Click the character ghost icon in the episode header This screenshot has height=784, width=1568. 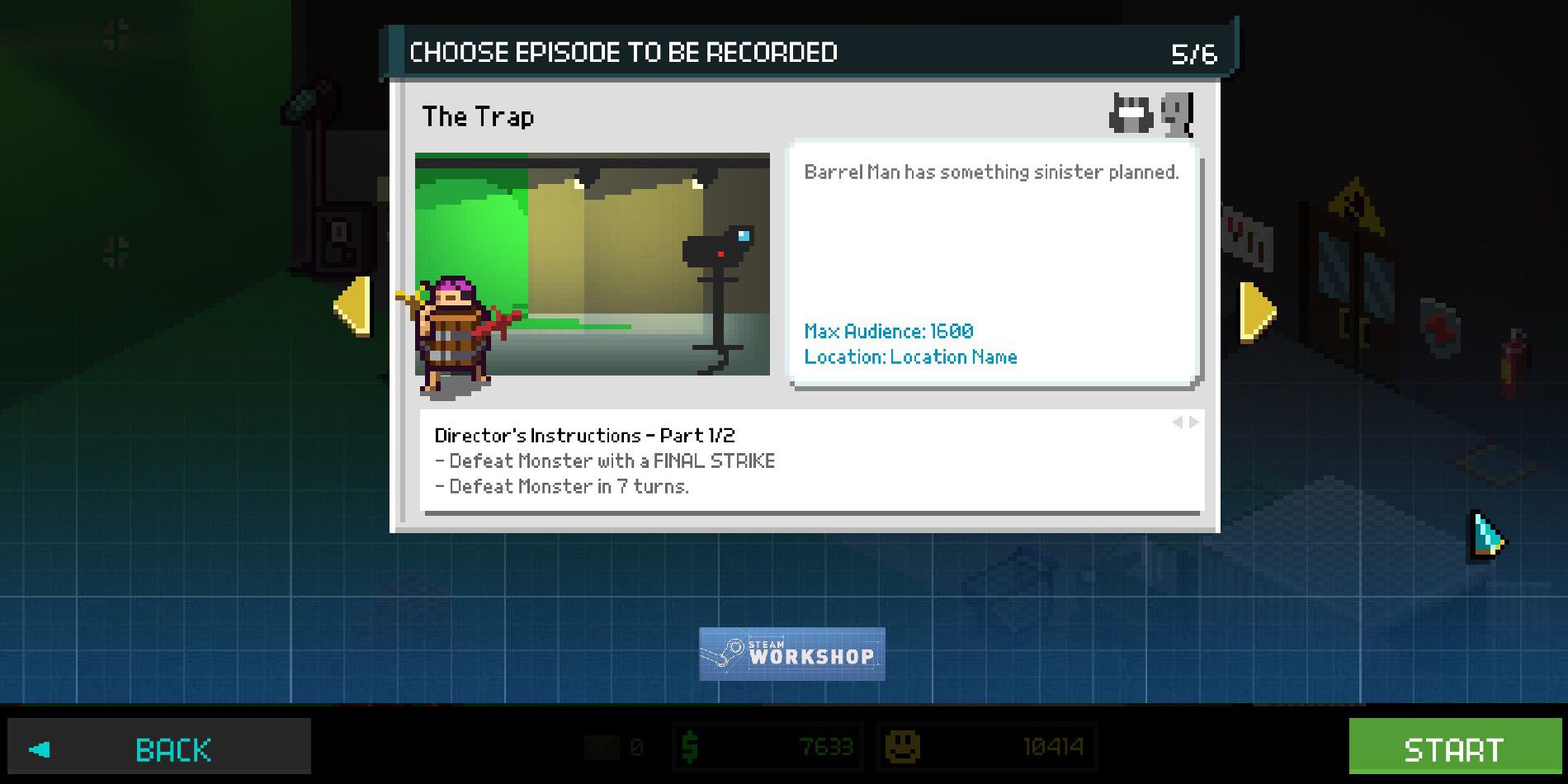(1176, 116)
